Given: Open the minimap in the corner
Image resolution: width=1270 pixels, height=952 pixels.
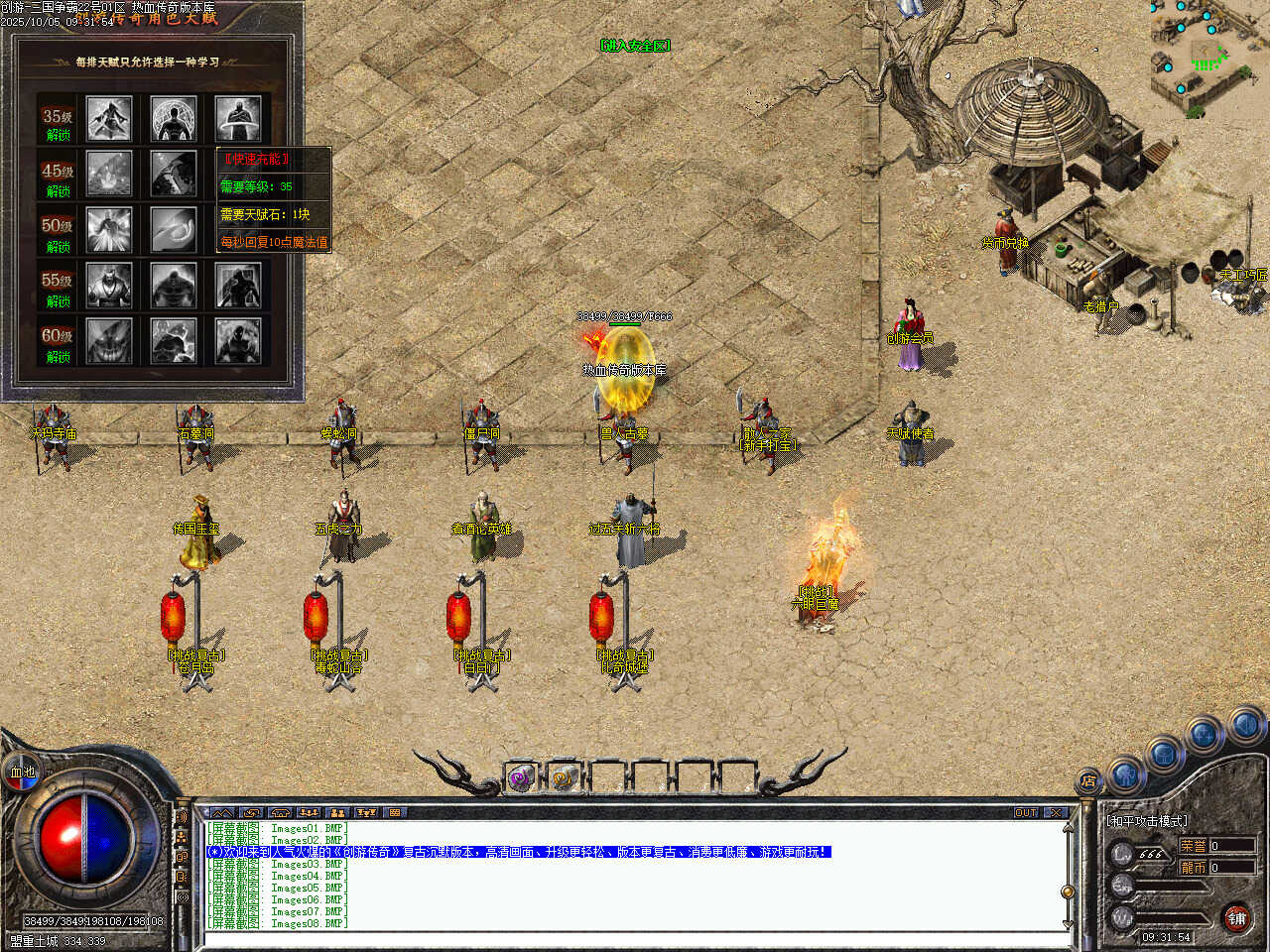Looking at the screenshot, I should [1208, 55].
